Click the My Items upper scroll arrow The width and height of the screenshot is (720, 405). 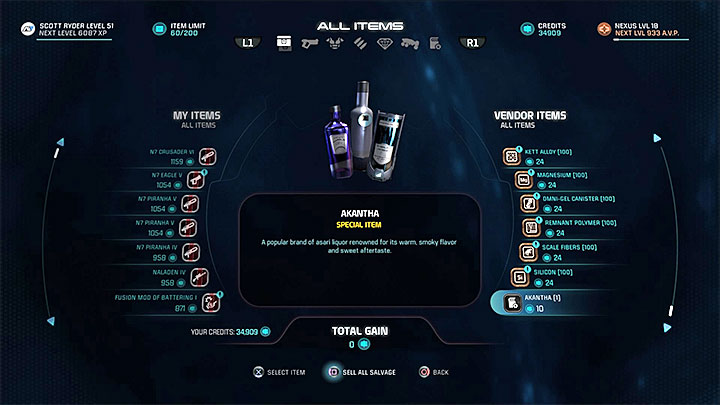point(61,139)
